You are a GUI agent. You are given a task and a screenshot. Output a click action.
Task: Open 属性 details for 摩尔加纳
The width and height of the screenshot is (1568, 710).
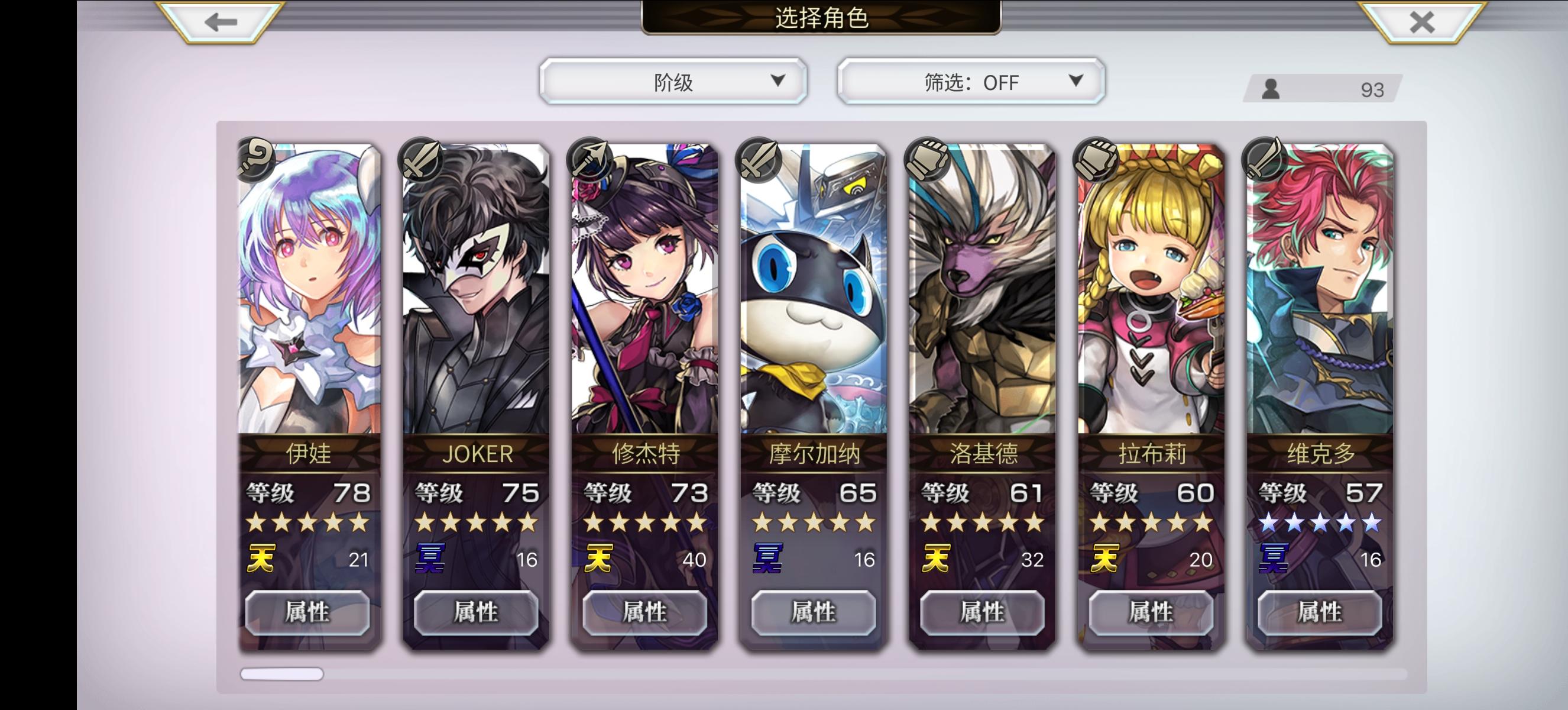(814, 613)
